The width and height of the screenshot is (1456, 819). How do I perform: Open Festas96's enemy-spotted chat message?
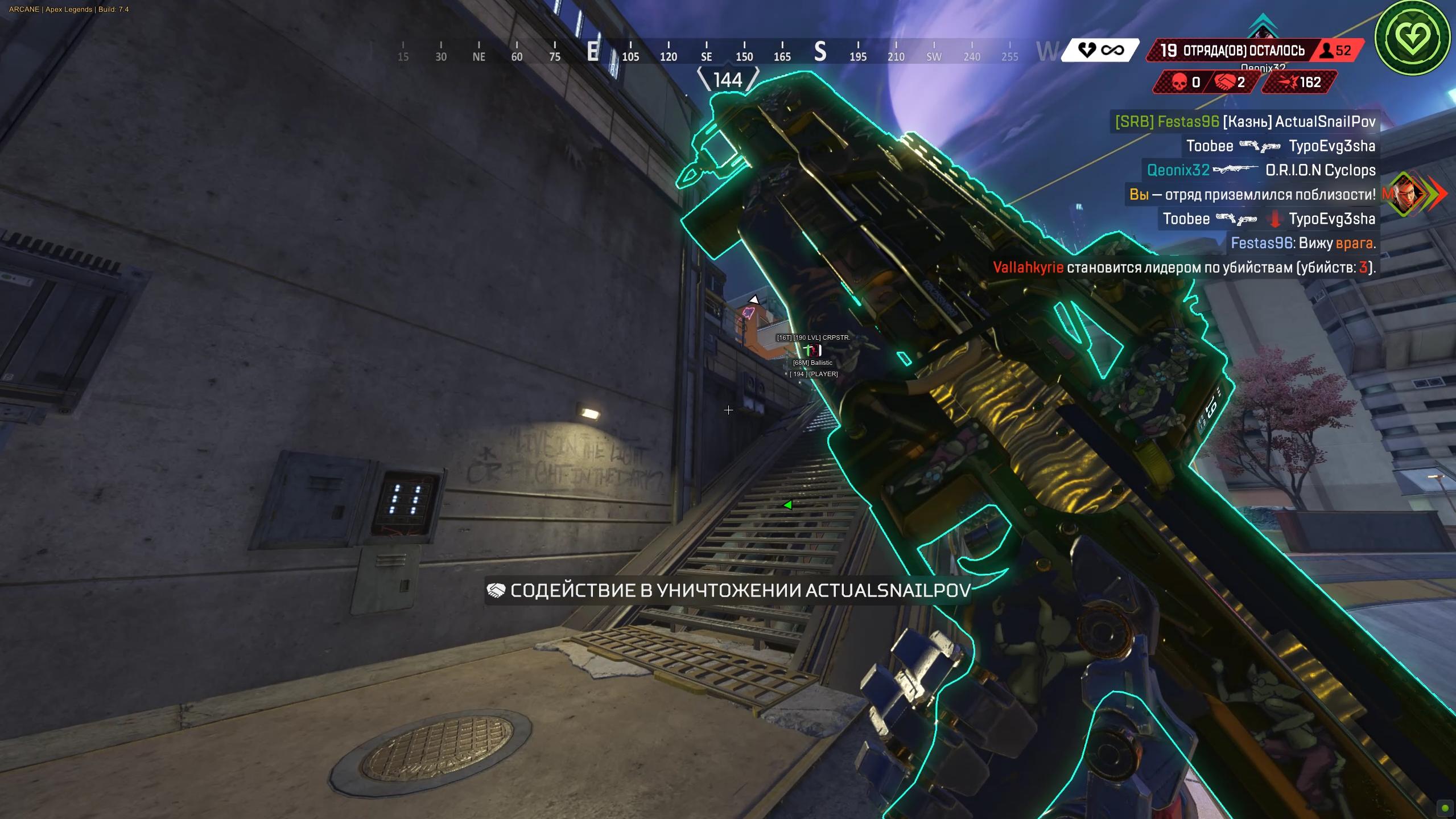tap(1303, 243)
